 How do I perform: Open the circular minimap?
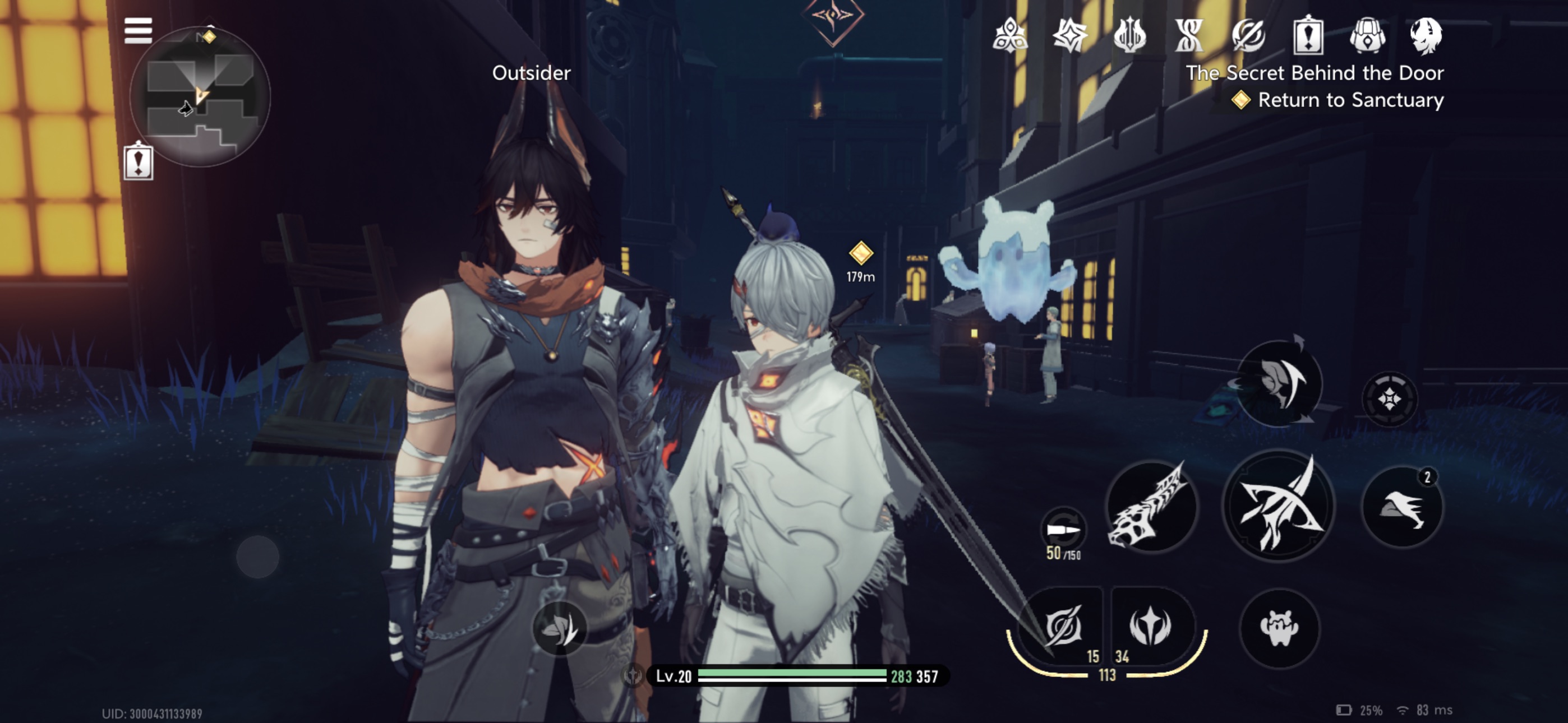[x=200, y=98]
